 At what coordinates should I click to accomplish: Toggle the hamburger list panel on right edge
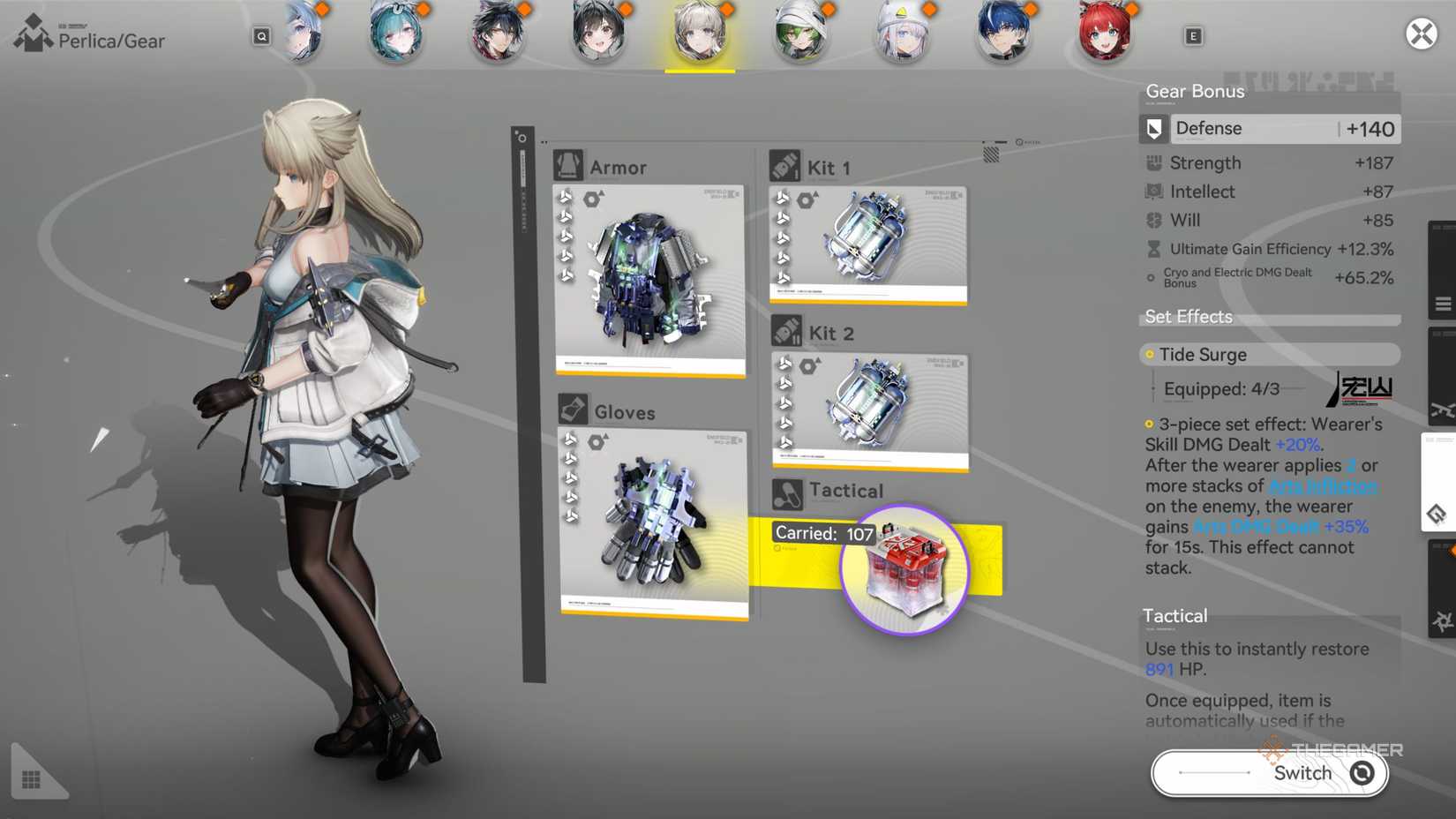click(1444, 303)
